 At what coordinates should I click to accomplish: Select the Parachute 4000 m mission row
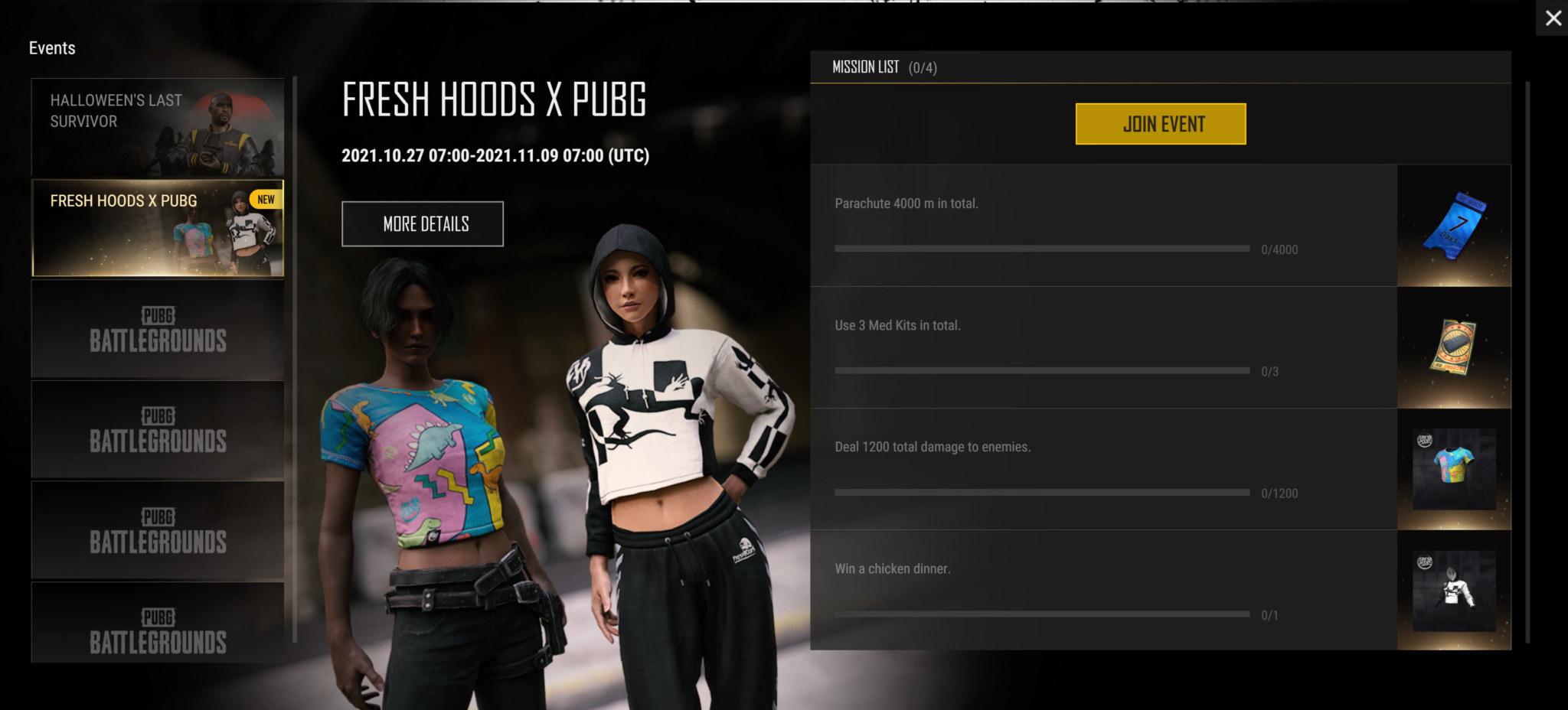click(x=1102, y=226)
